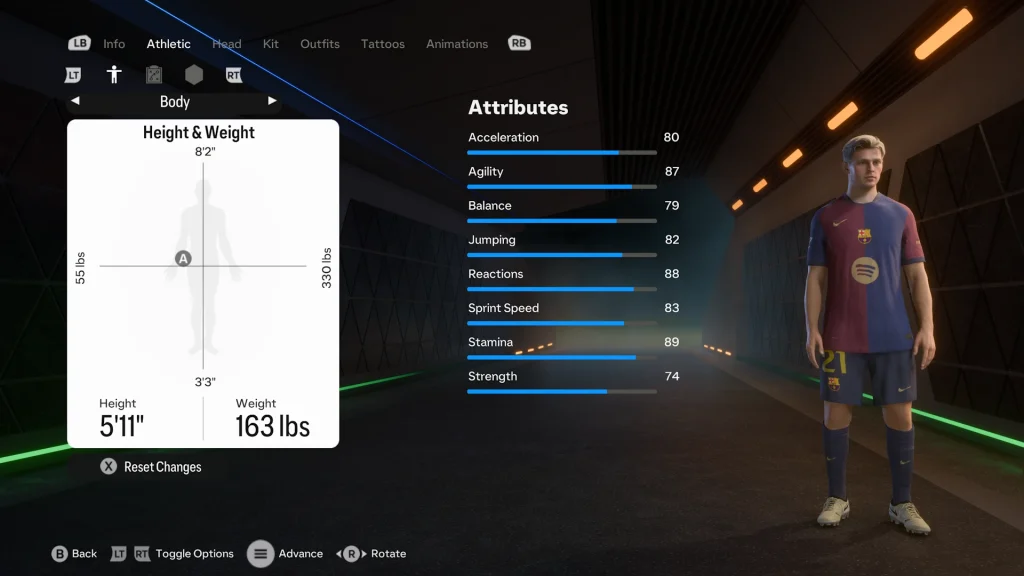This screenshot has height=576, width=1024.
Task: Open the Info tab
Action: pyautogui.click(x=114, y=44)
